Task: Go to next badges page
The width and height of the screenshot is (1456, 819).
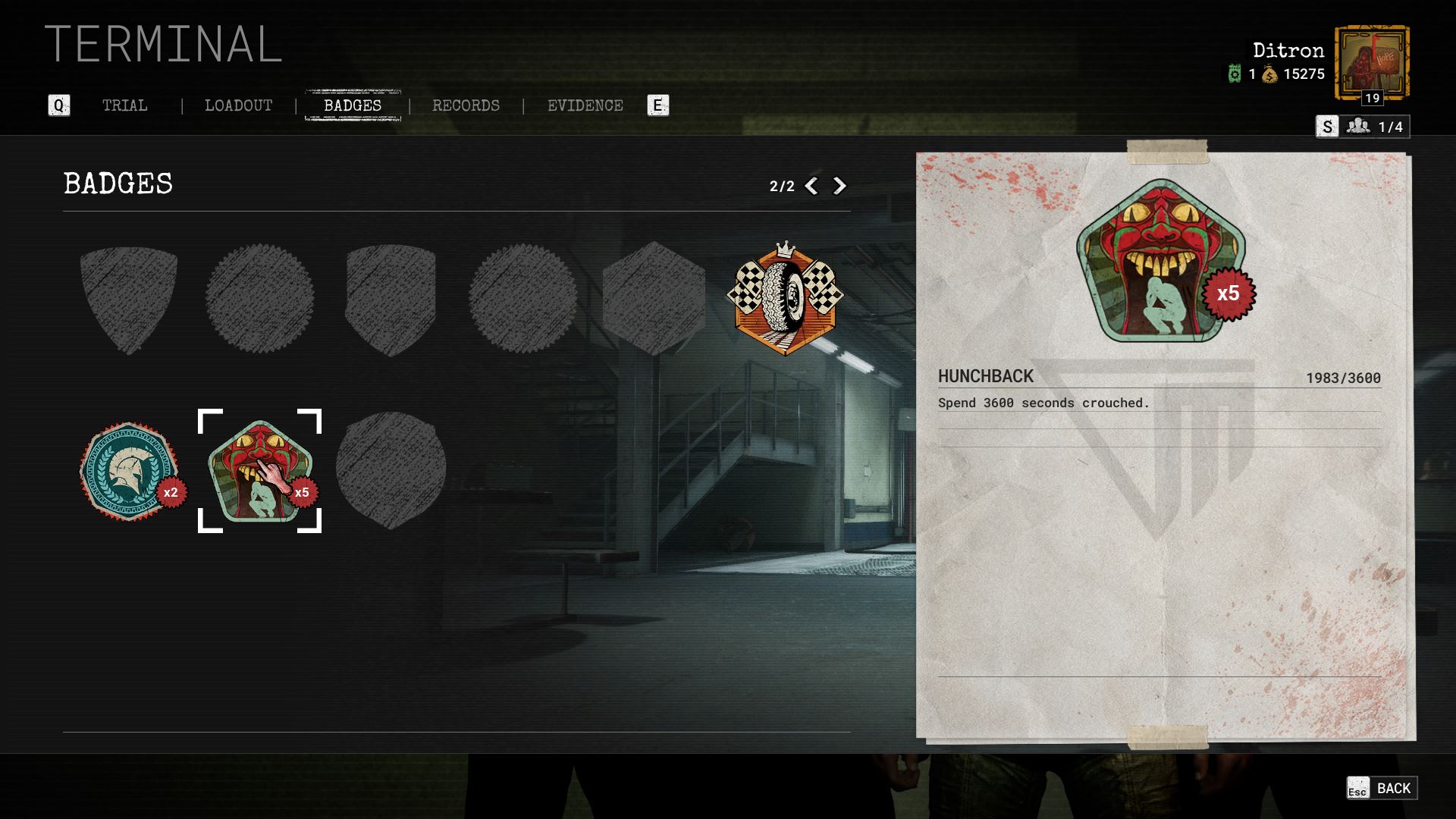Action: tap(839, 187)
